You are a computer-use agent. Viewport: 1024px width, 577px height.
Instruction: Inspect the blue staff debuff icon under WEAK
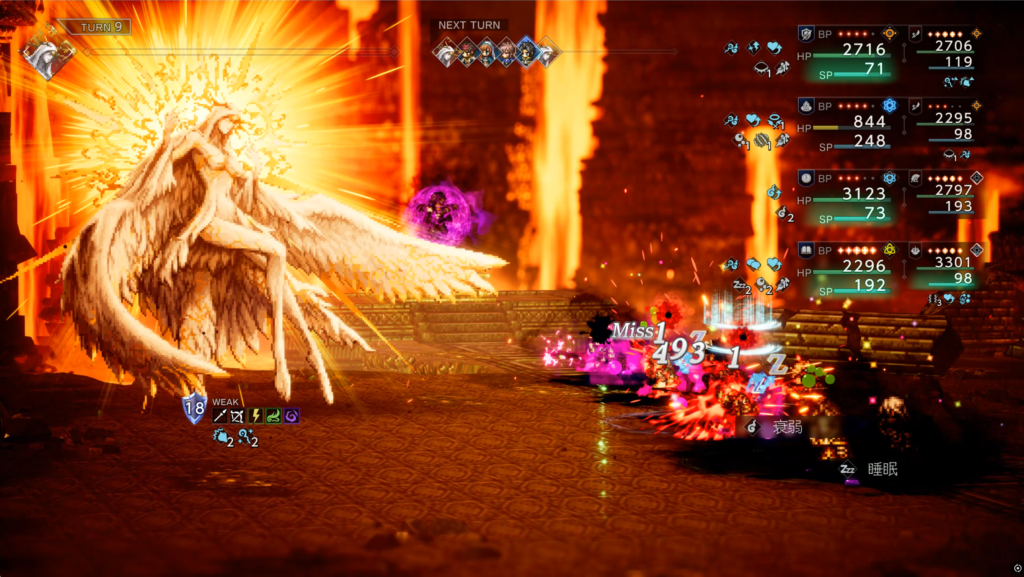(246, 436)
